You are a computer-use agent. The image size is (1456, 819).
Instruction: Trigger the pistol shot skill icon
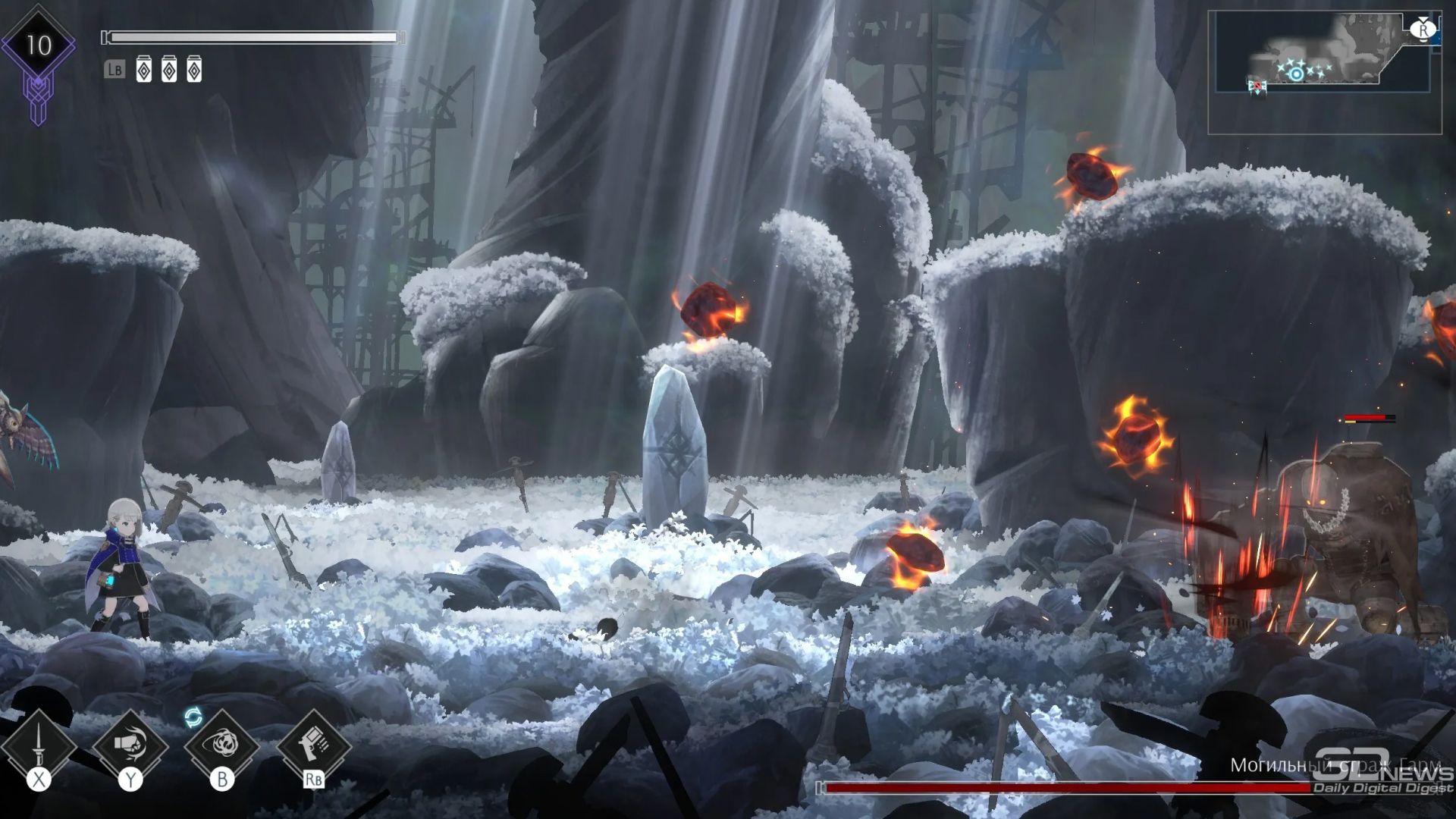click(313, 745)
